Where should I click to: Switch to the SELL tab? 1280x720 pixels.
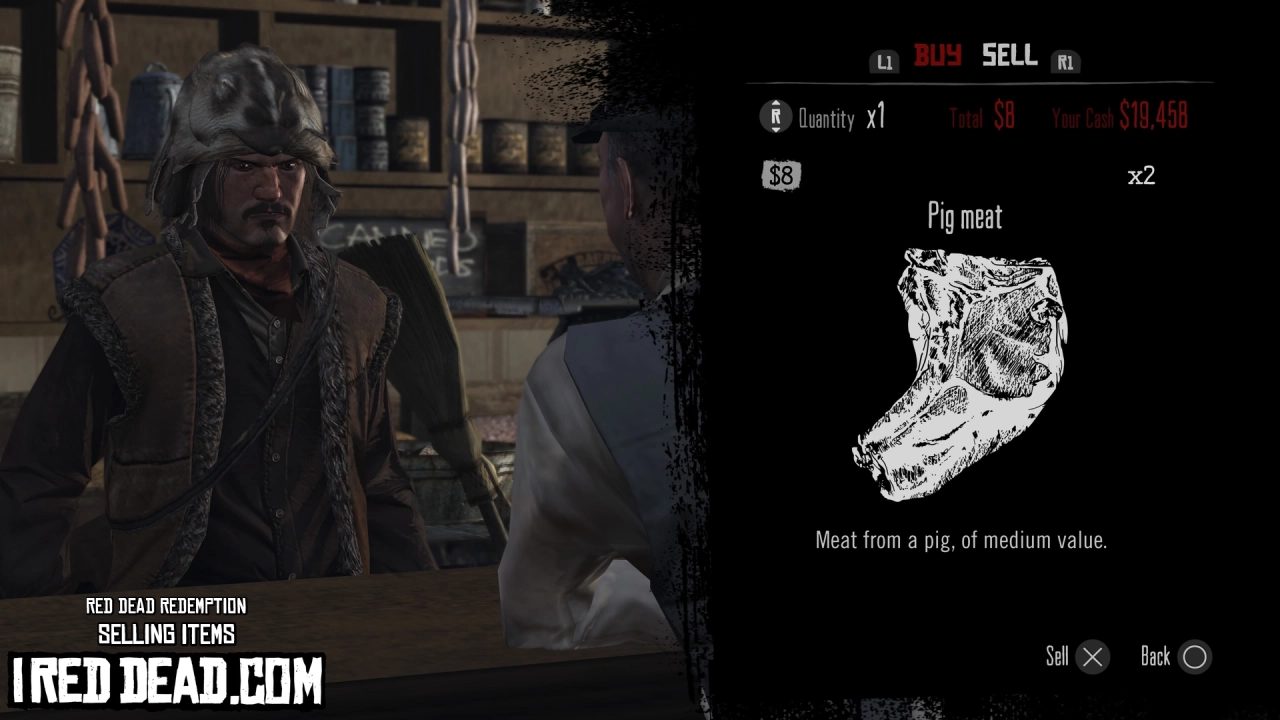(1008, 57)
